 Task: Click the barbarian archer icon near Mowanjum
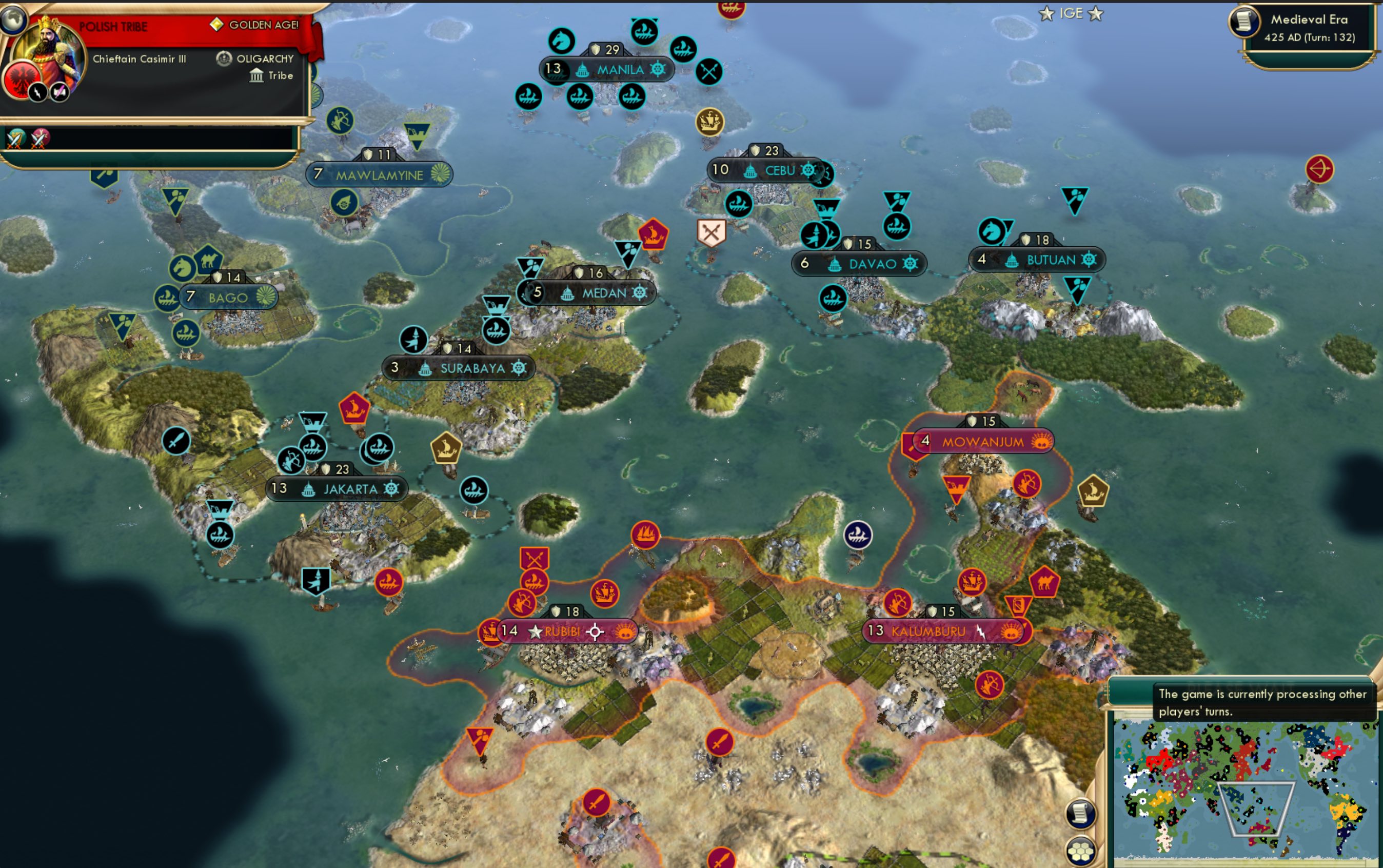coord(1028,483)
